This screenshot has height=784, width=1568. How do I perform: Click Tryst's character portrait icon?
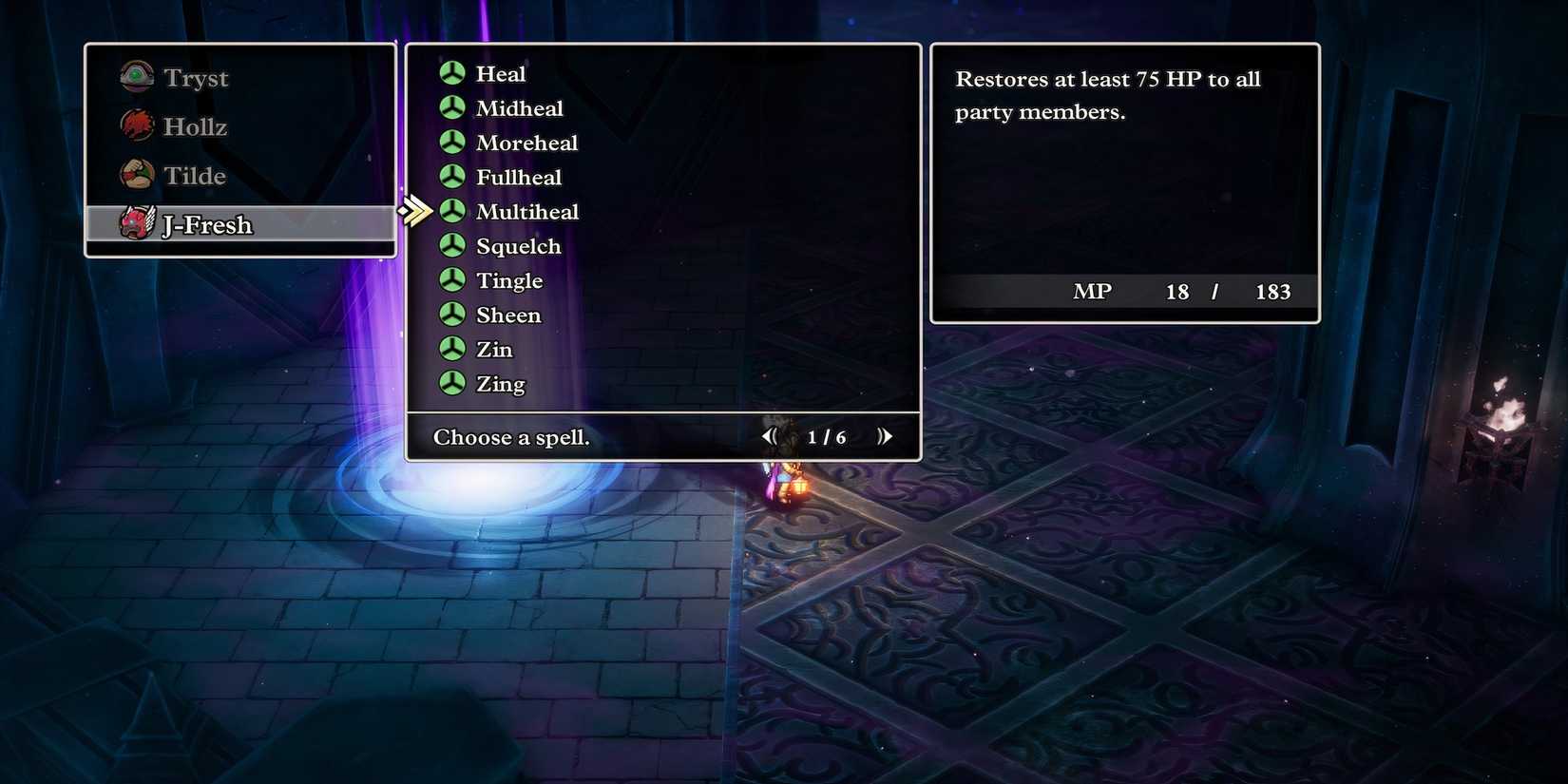(137, 77)
